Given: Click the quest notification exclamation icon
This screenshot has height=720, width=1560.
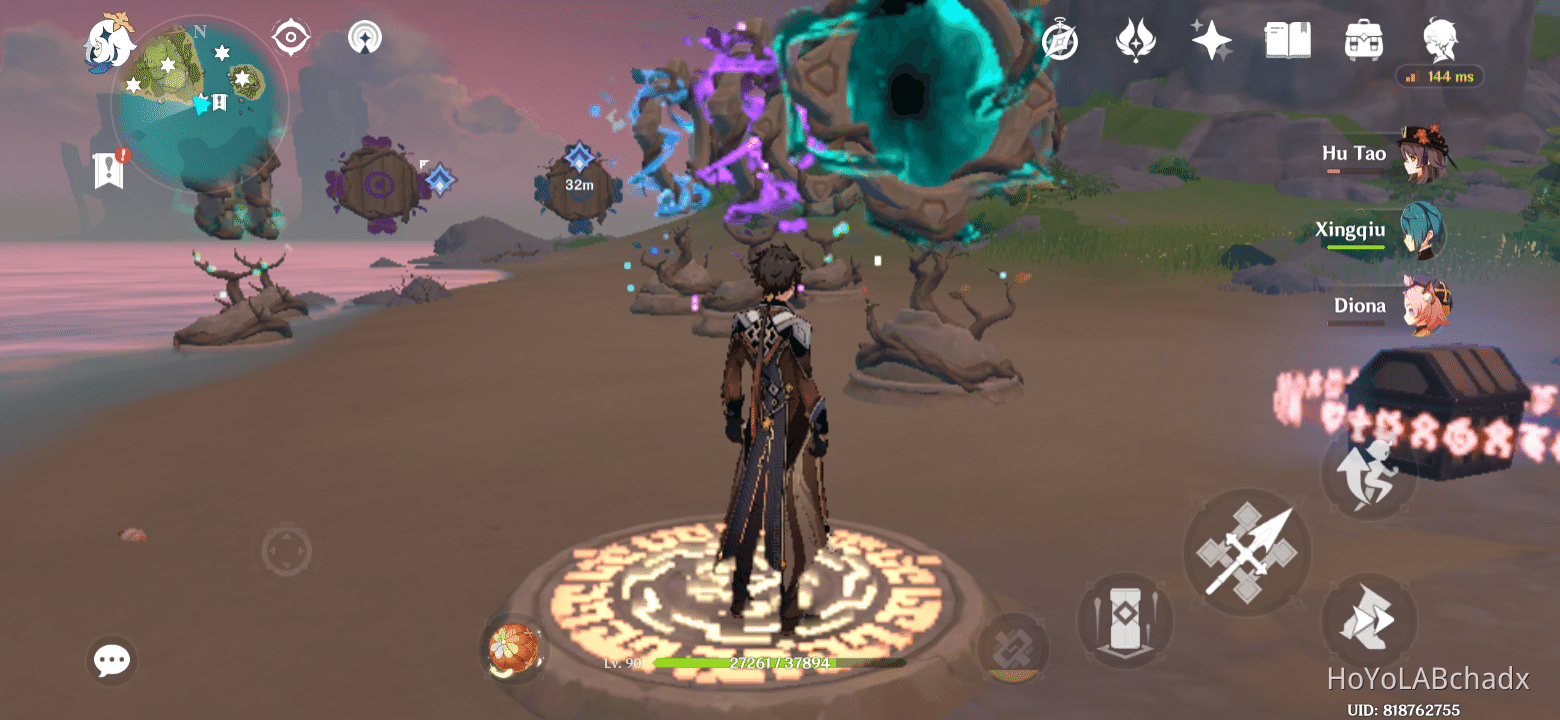Looking at the screenshot, I should [x=107, y=168].
